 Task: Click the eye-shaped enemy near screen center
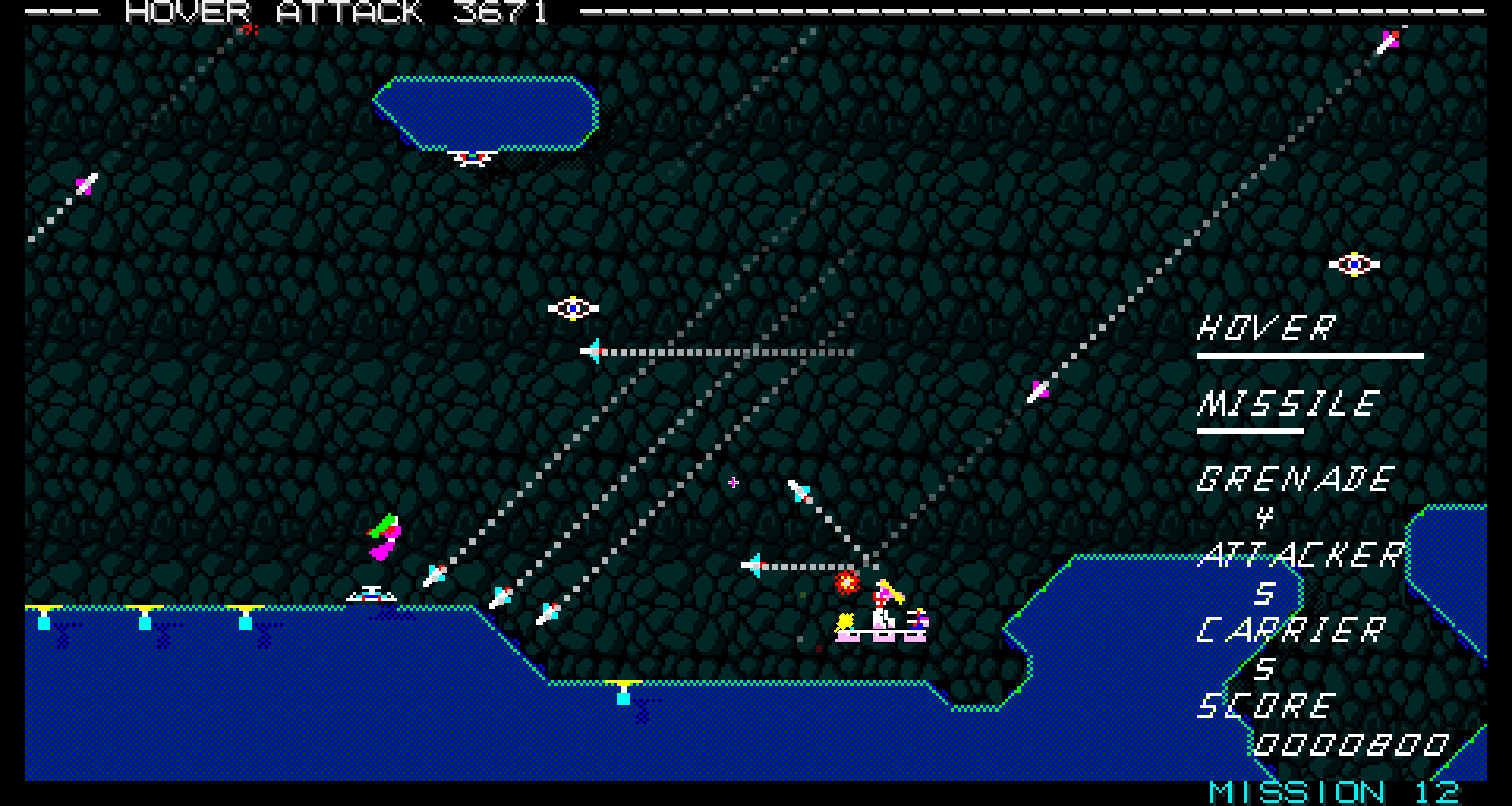[x=573, y=309]
